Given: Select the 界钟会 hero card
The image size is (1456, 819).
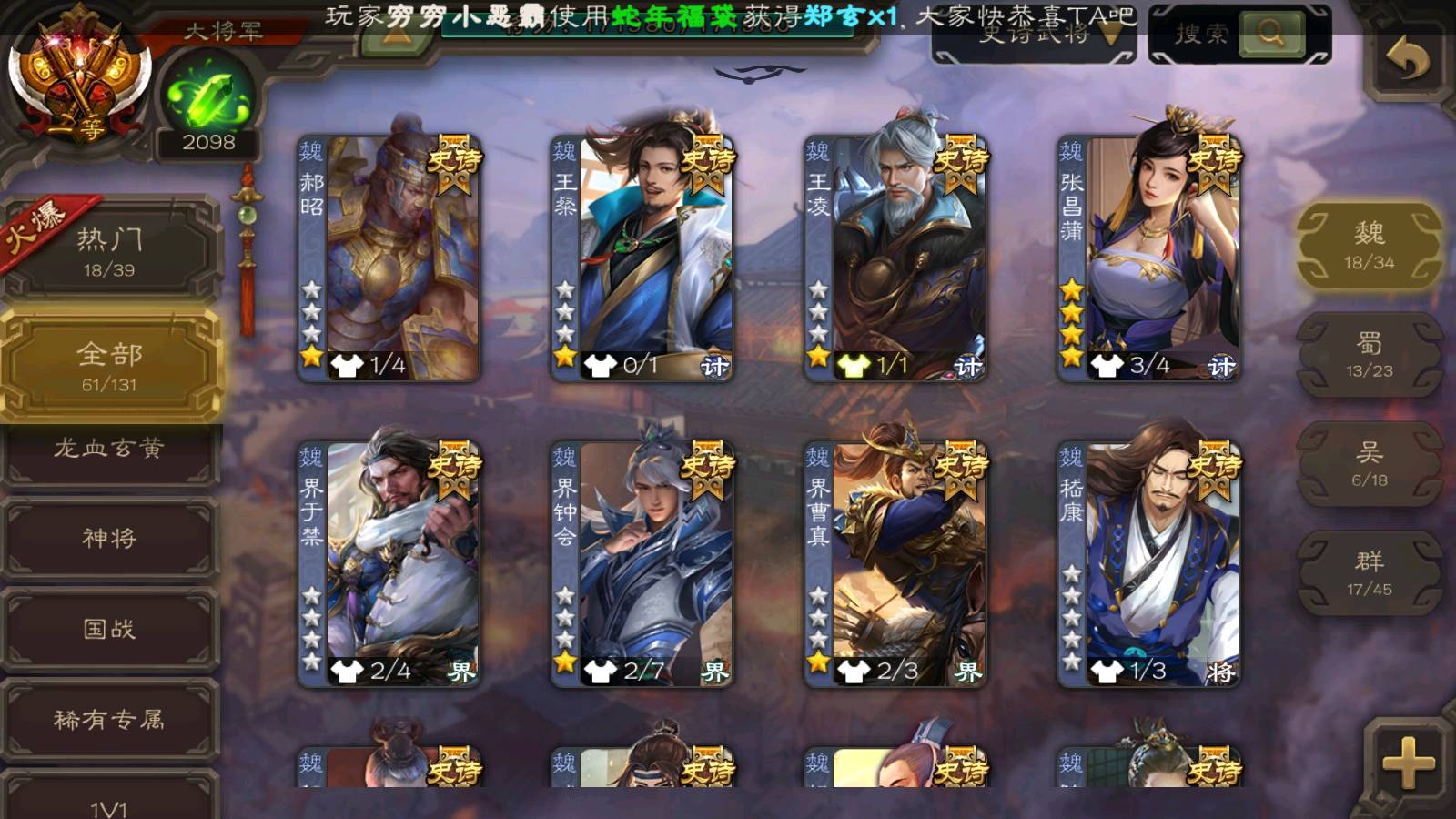Looking at the screenshot, I should [x=642, y=564].
